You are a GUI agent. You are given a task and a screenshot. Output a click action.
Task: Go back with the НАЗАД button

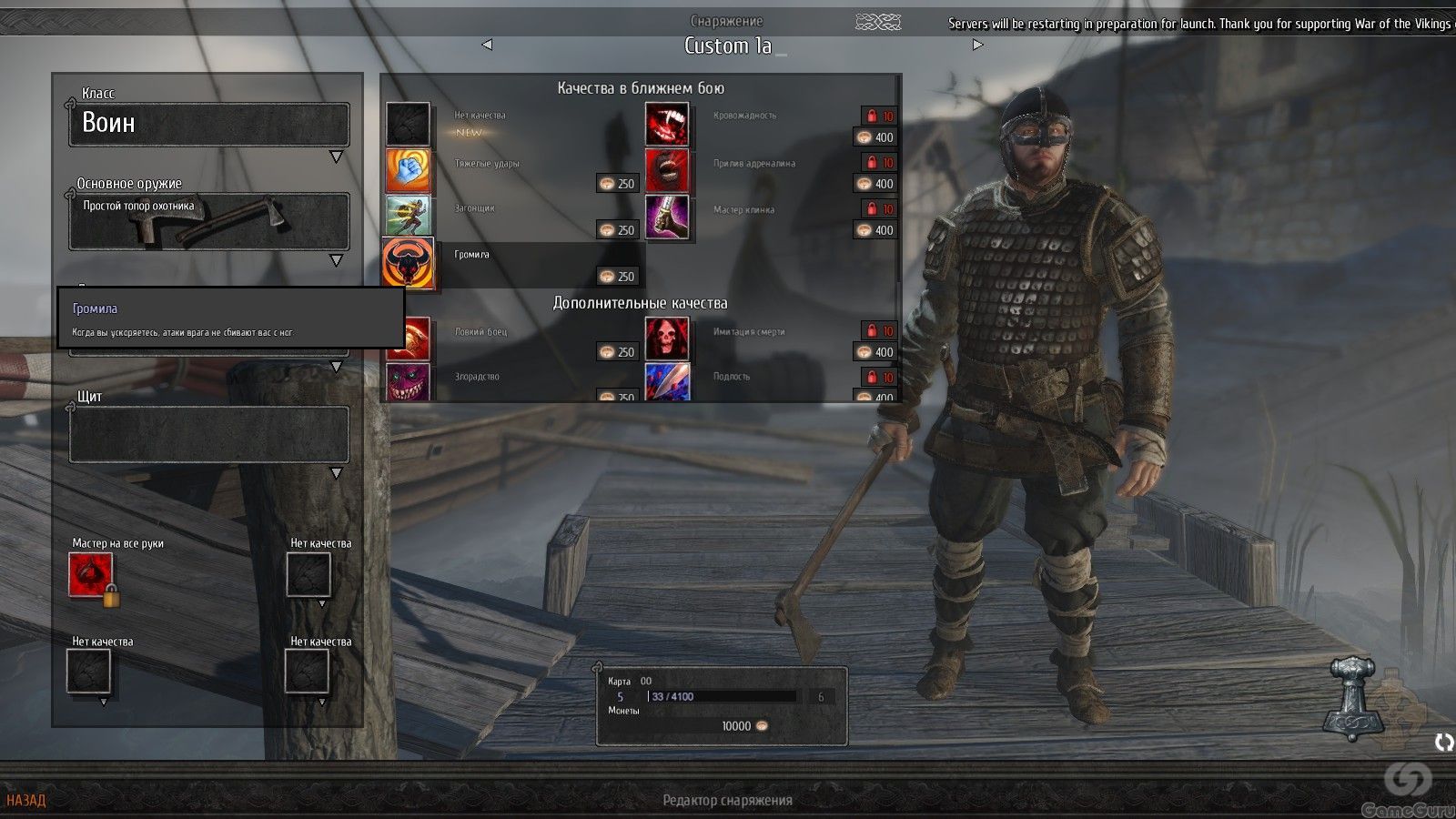pyautogui.click(x=26, y=800)
